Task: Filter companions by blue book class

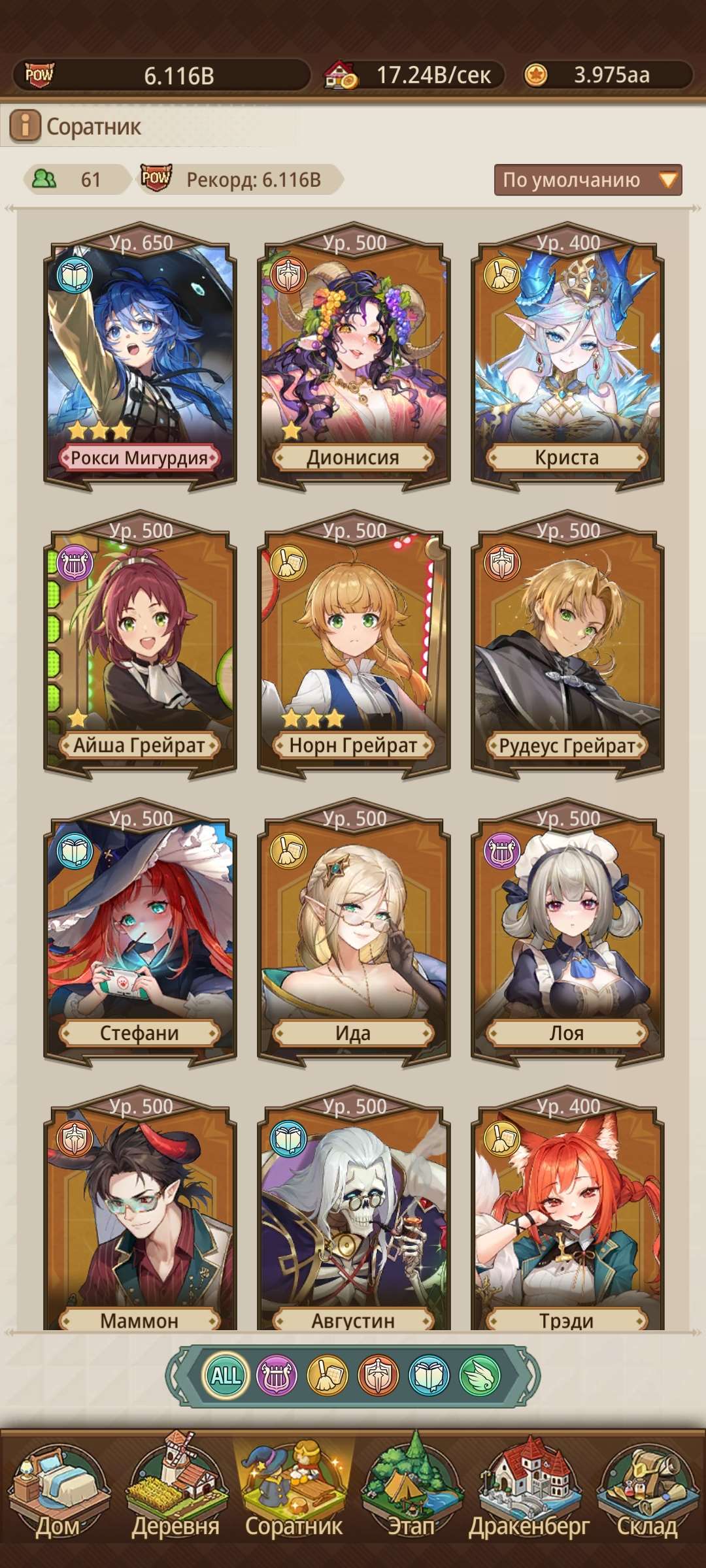Action: click(429, 1375)
